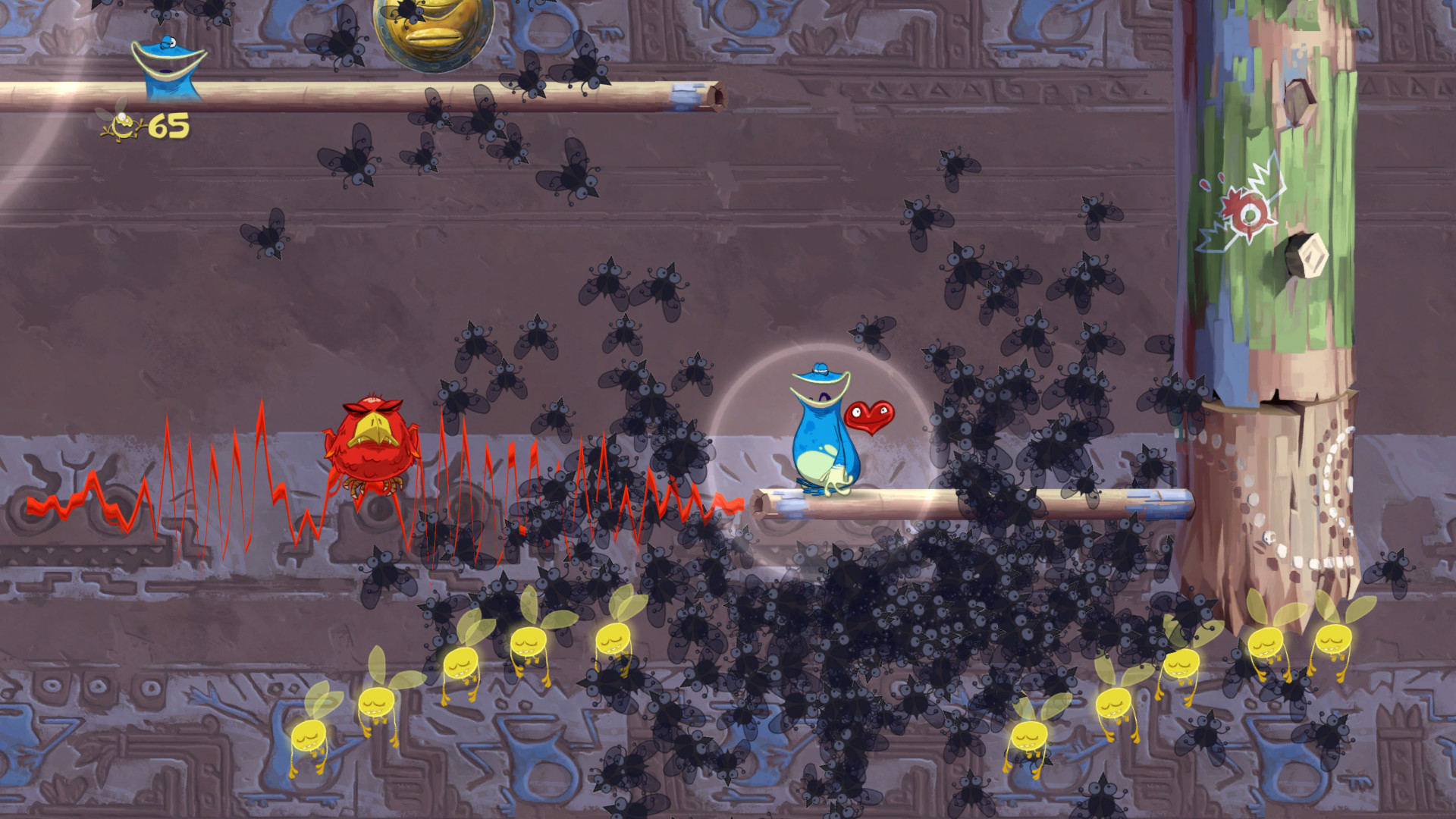
Task: Click the small yellow lum icon beside the counter
Action: click(121, 125)
